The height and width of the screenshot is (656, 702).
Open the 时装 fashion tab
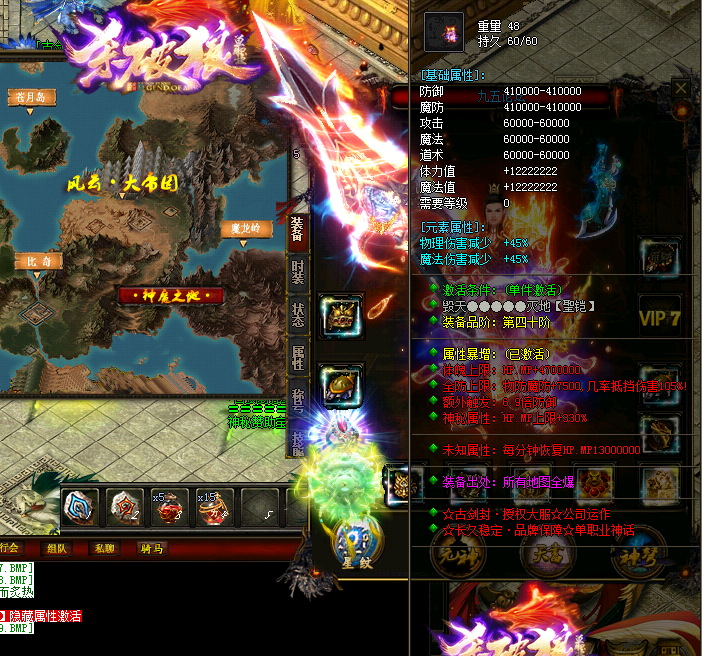click(x=297, y=272)
